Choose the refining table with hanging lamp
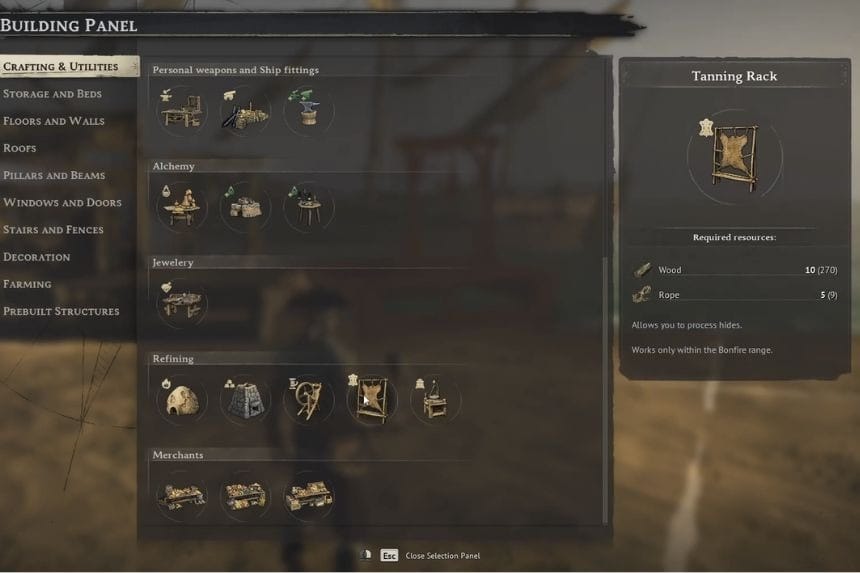The width and height of the screenshot is (860, 573). click(435, 400)
